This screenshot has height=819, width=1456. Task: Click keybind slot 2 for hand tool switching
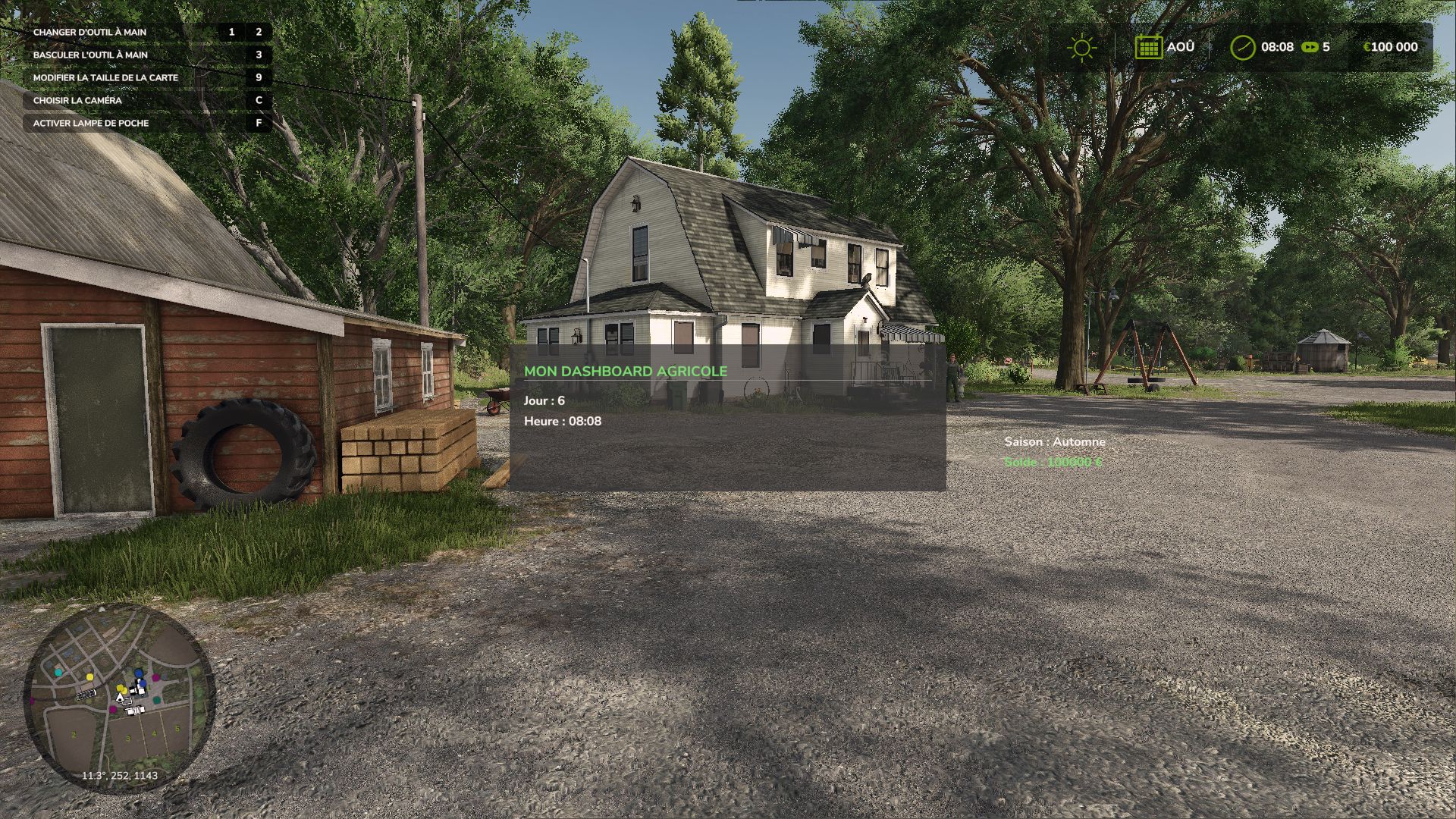pos(259,32)
